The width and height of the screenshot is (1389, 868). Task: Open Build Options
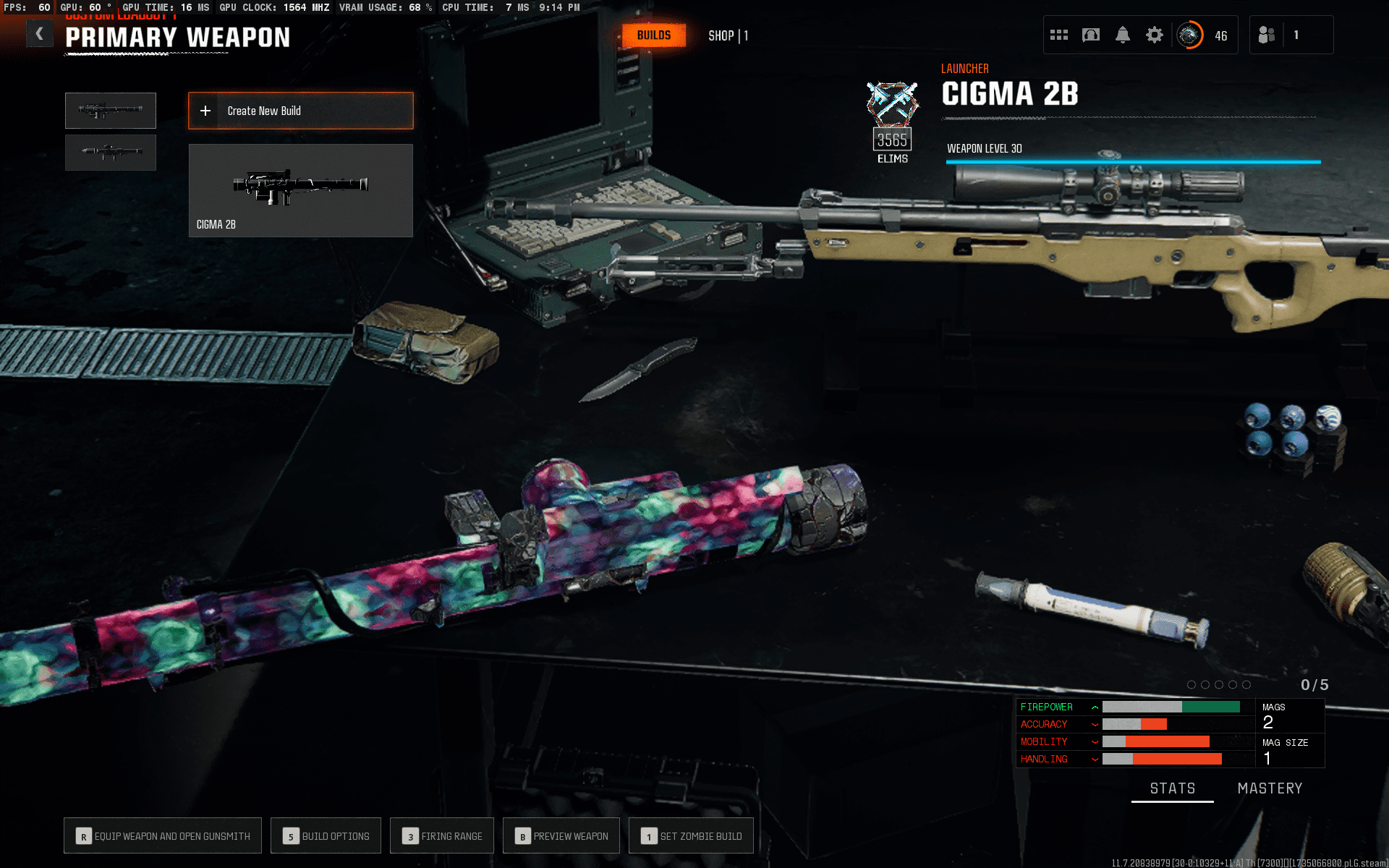[x=326, y=836]
